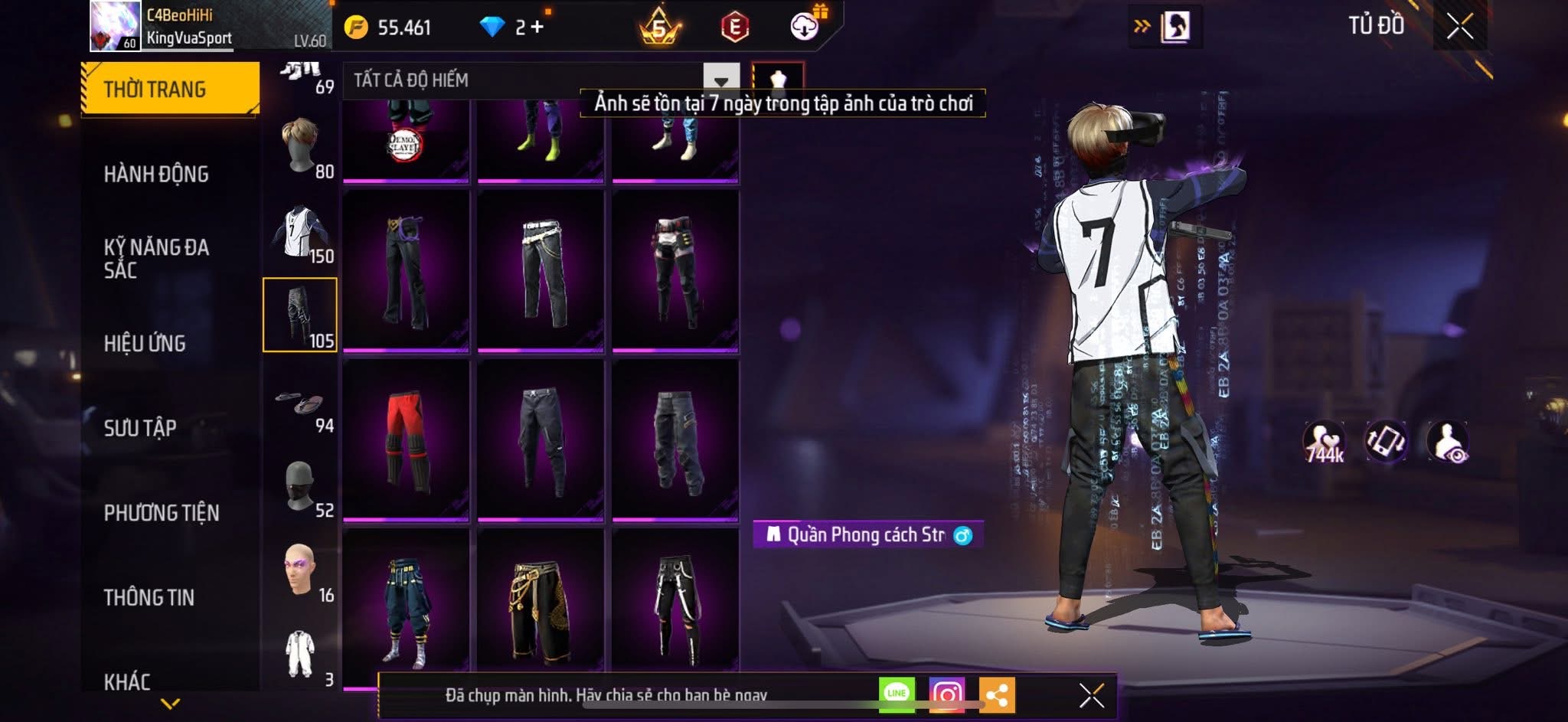1568x722 pixels.
Task: Open the Hiệu Ứng section
Action: (x=145, y=343)
